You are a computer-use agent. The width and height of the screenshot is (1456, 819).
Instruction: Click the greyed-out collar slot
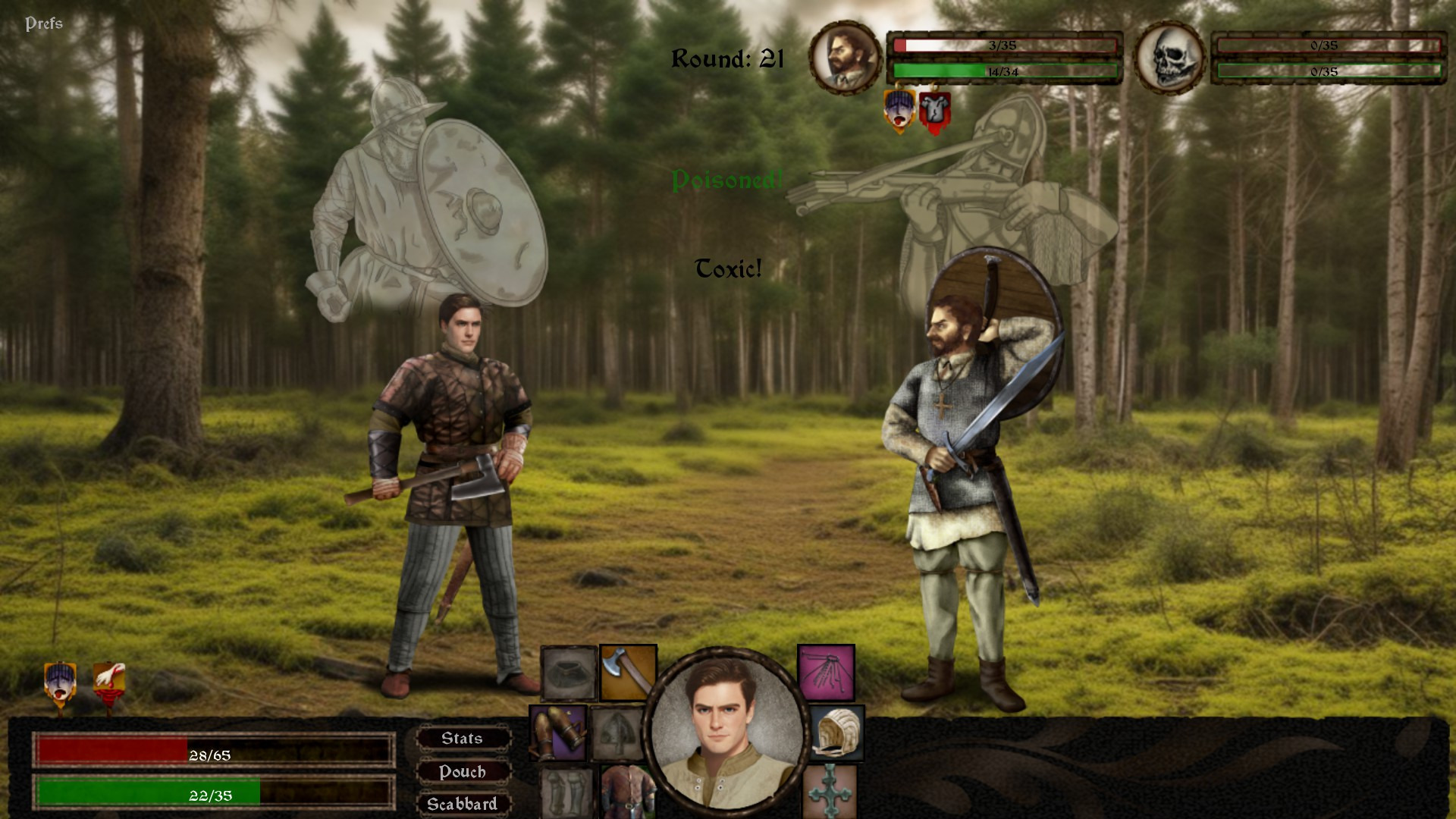pos(569,672)
